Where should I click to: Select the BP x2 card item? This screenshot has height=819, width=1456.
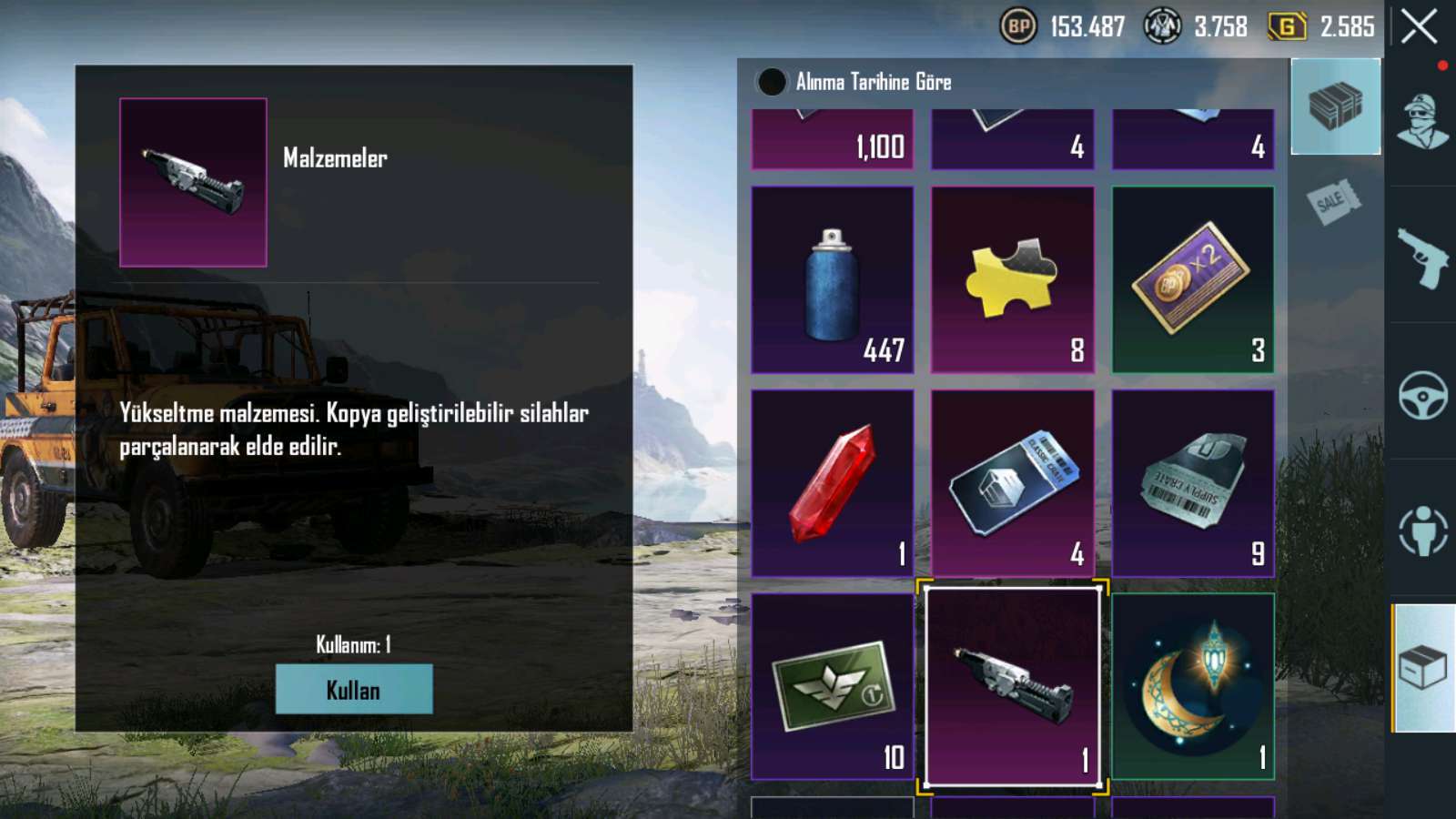click(x=1192, y=280)
